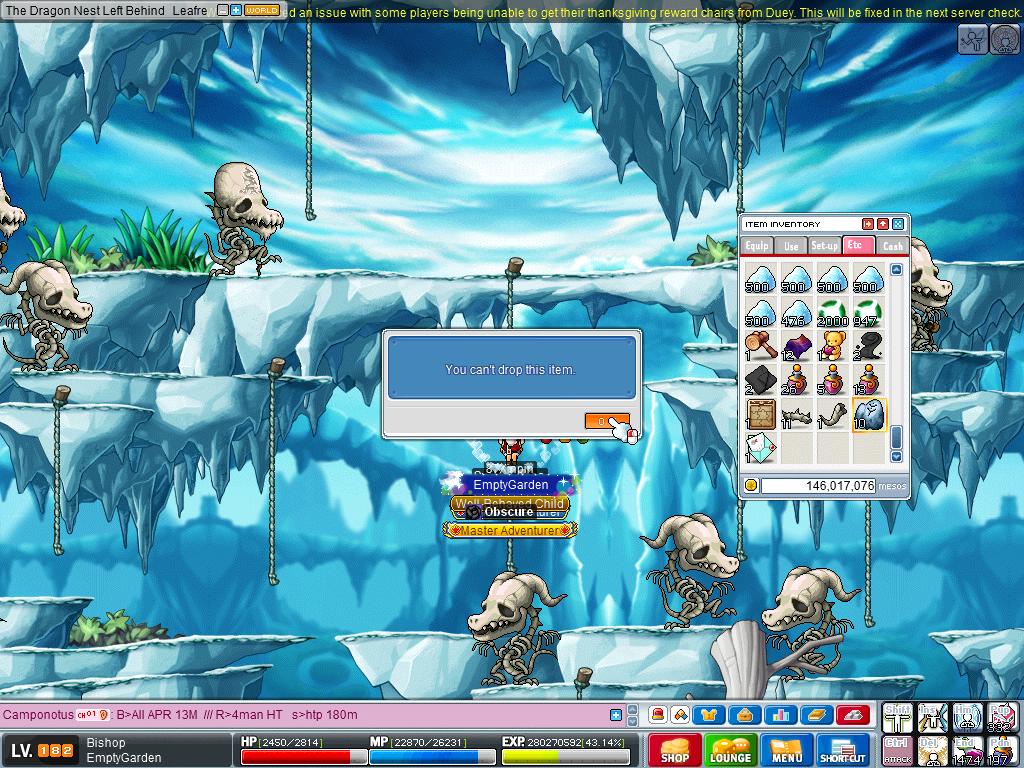
Task: Open the main Menu
Action: pyautogui.click(x=787, y=750)
